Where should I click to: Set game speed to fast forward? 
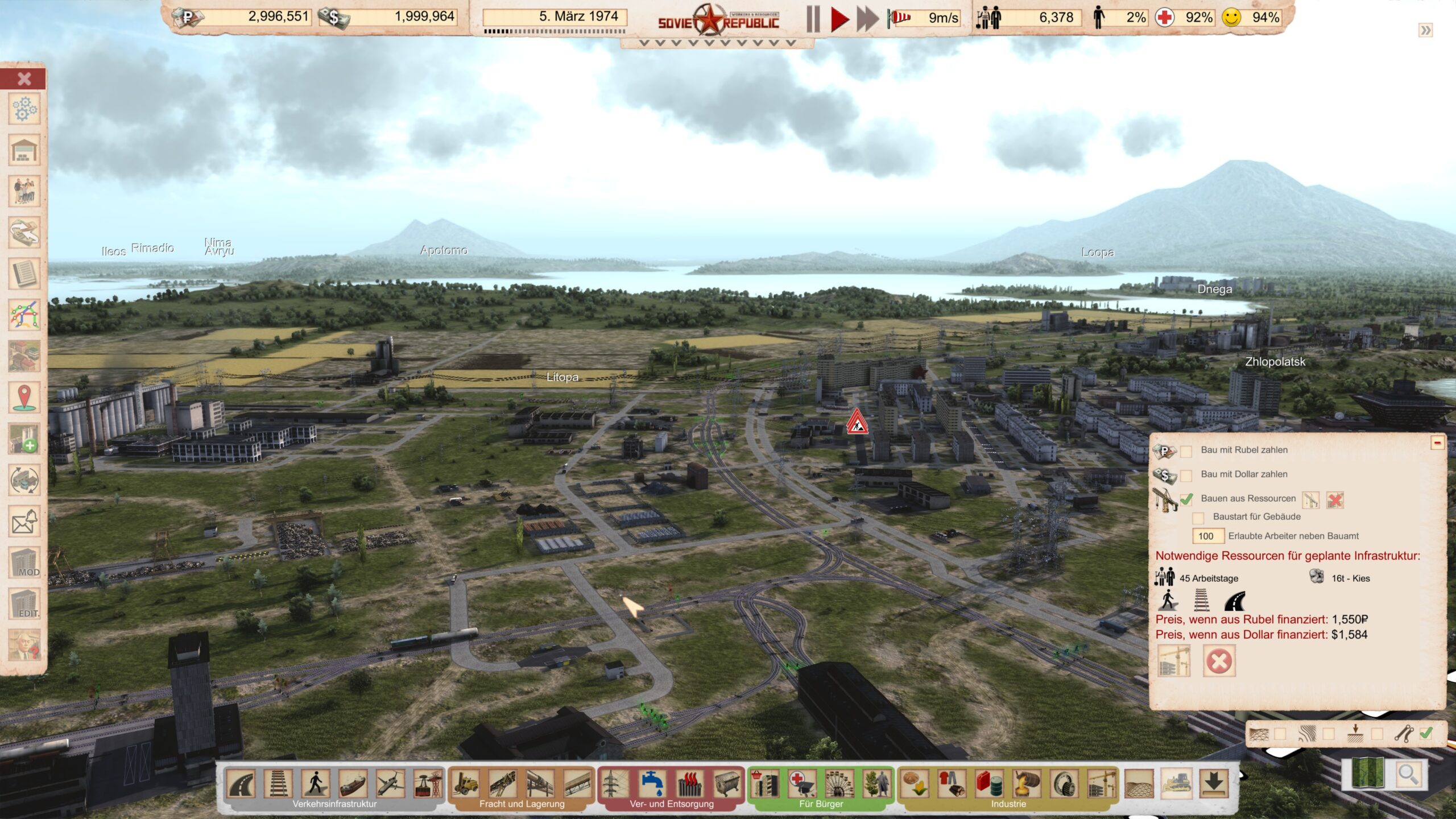(868, 19)
